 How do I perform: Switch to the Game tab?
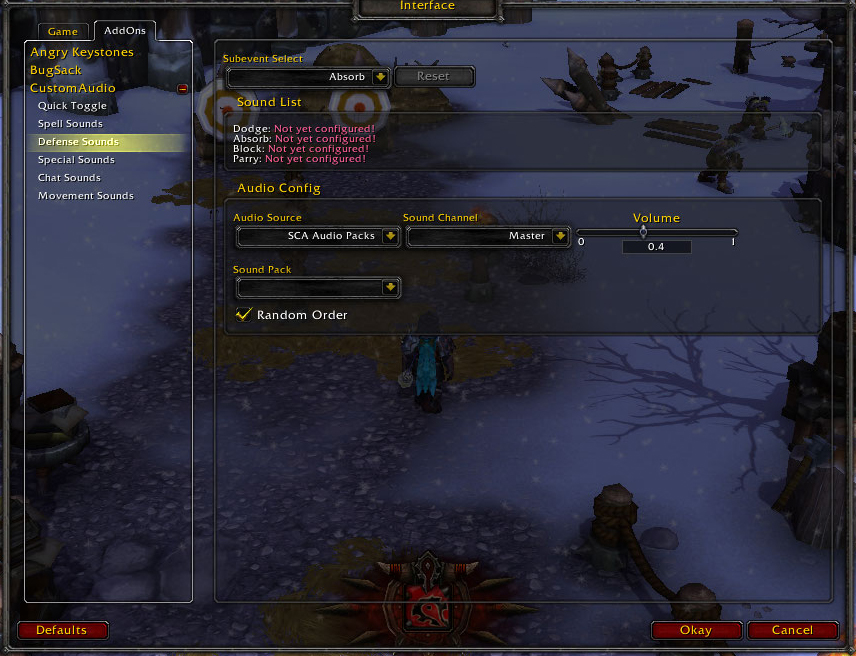click(x=62, y=32)
